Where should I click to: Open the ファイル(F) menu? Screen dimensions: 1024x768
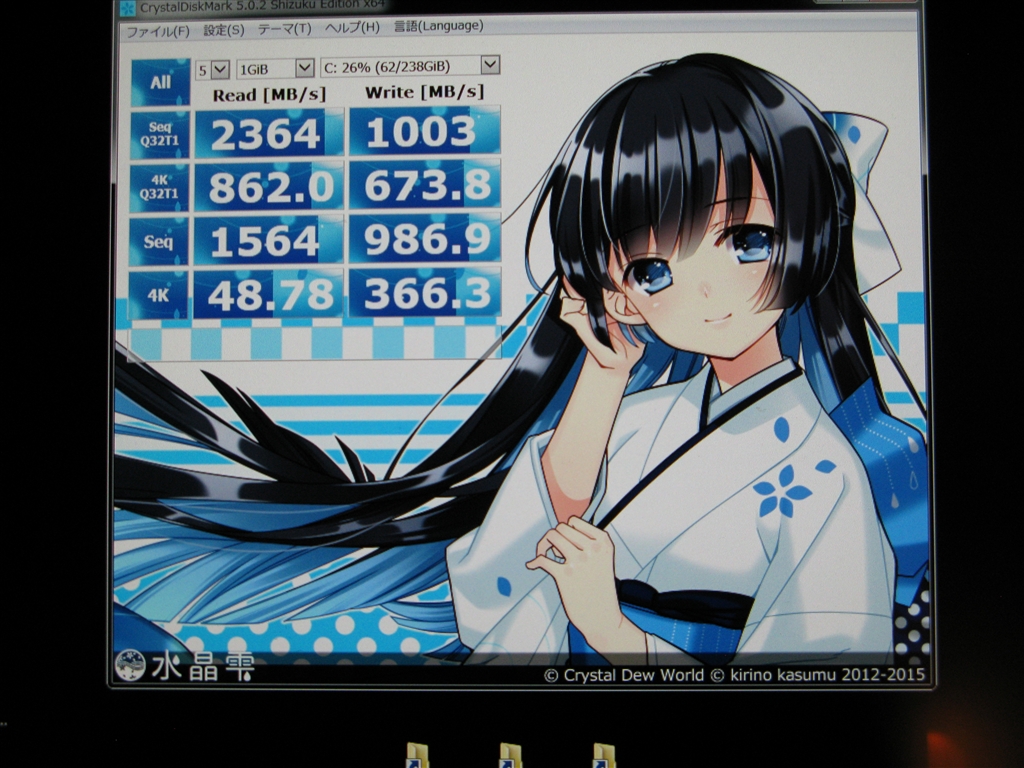tap(157, 30)
